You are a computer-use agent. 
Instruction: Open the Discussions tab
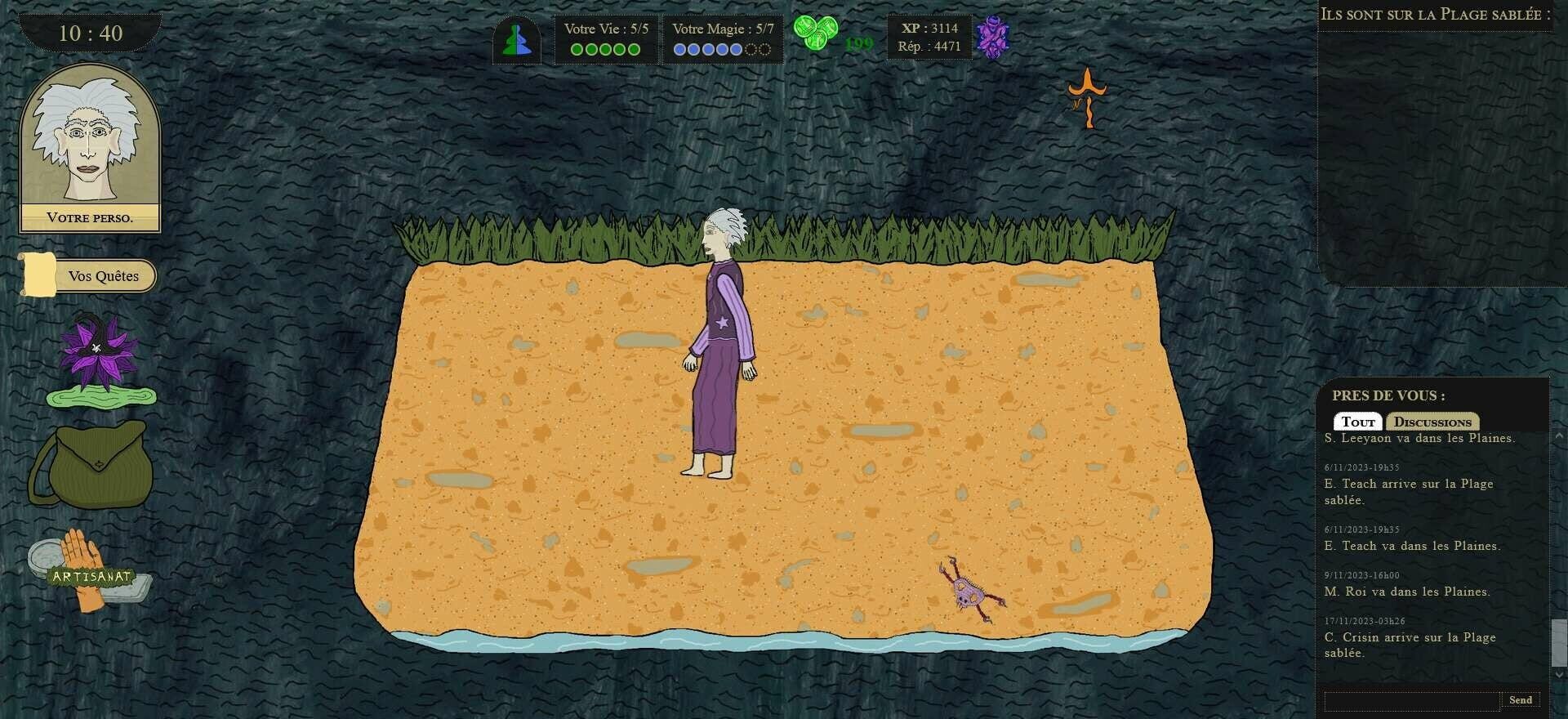1432,422
